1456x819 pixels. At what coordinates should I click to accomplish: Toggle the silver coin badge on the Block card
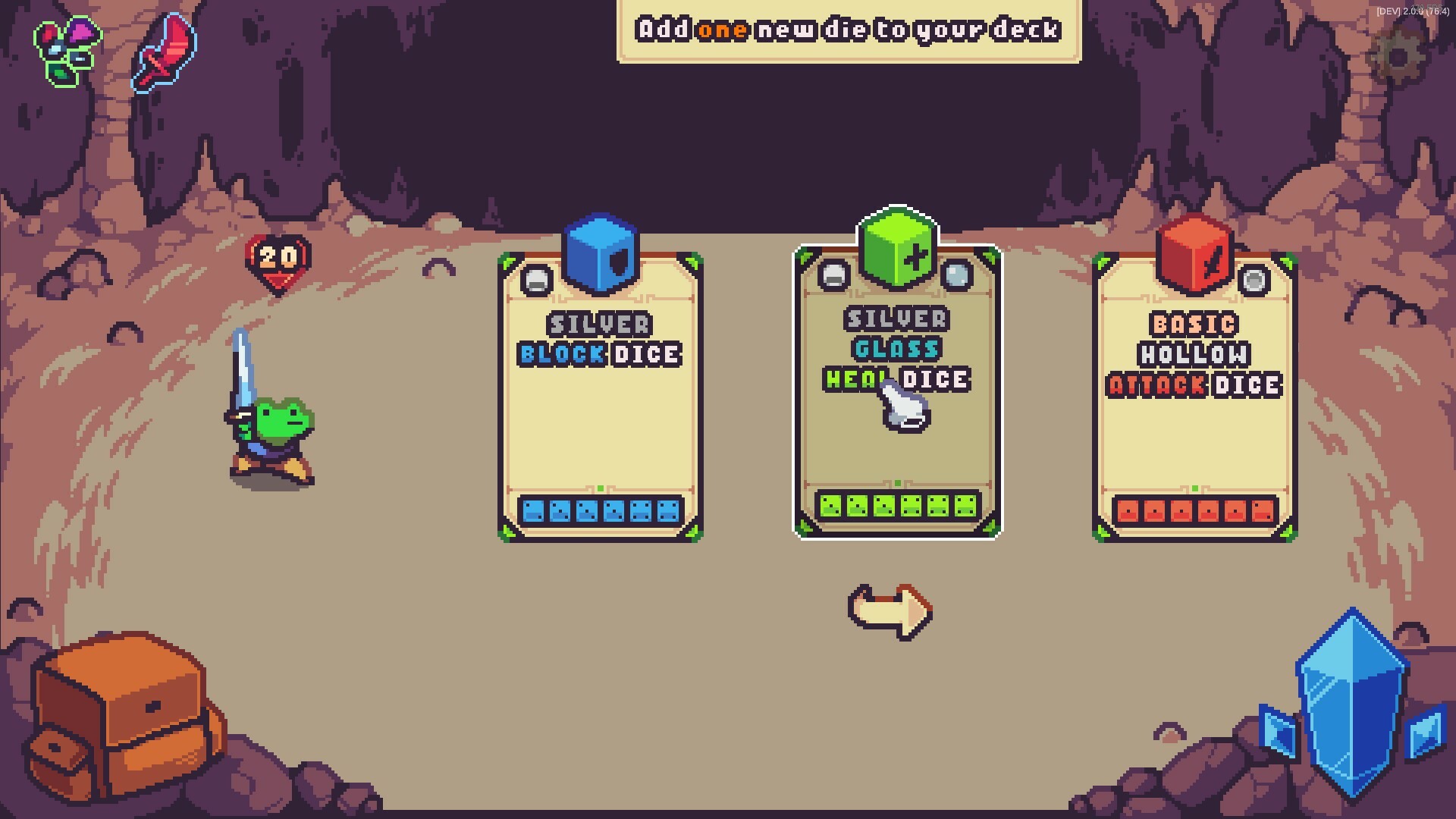[537, 279]
